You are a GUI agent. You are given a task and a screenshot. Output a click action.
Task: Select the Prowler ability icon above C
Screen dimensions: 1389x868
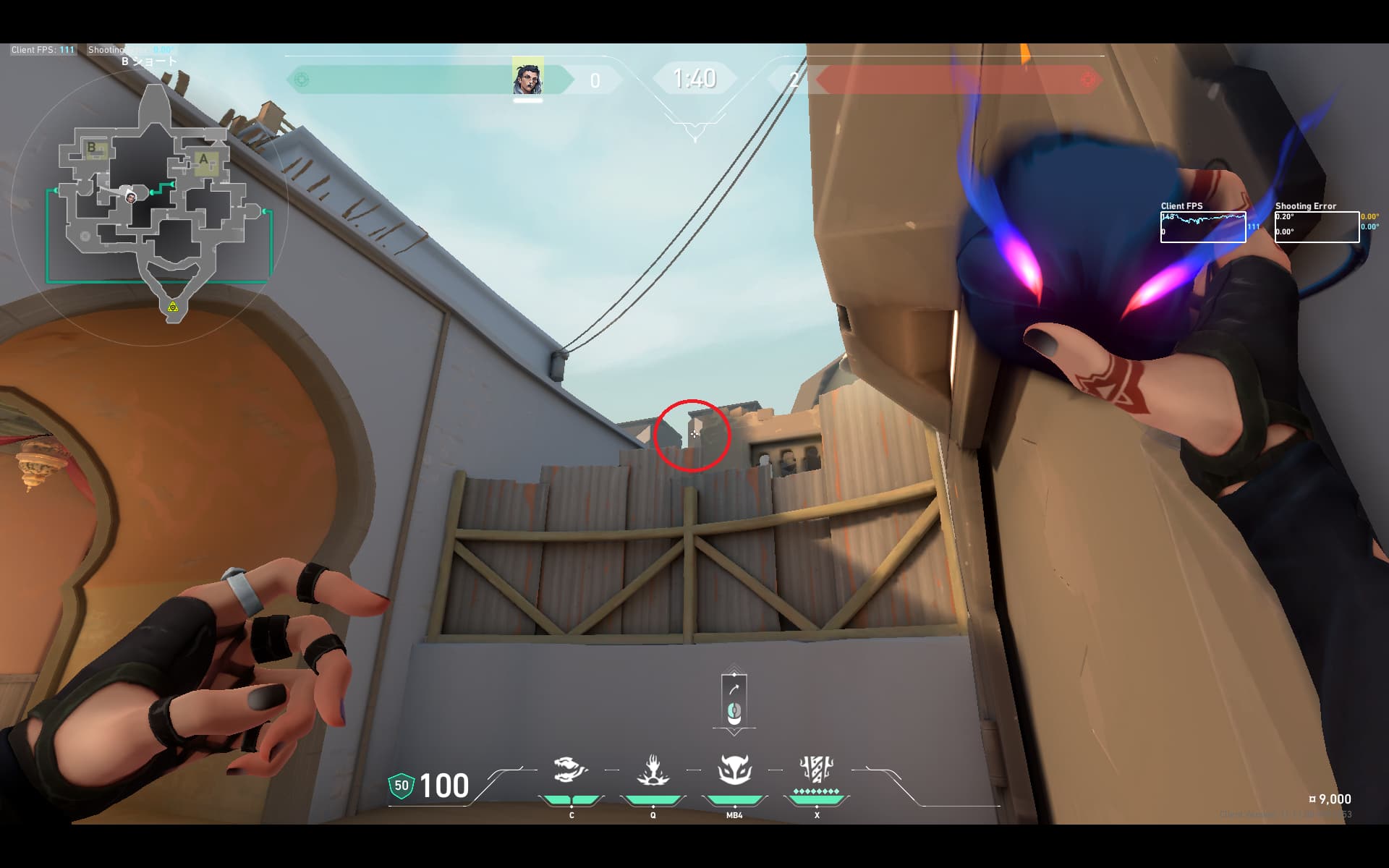tap(571, 770)
